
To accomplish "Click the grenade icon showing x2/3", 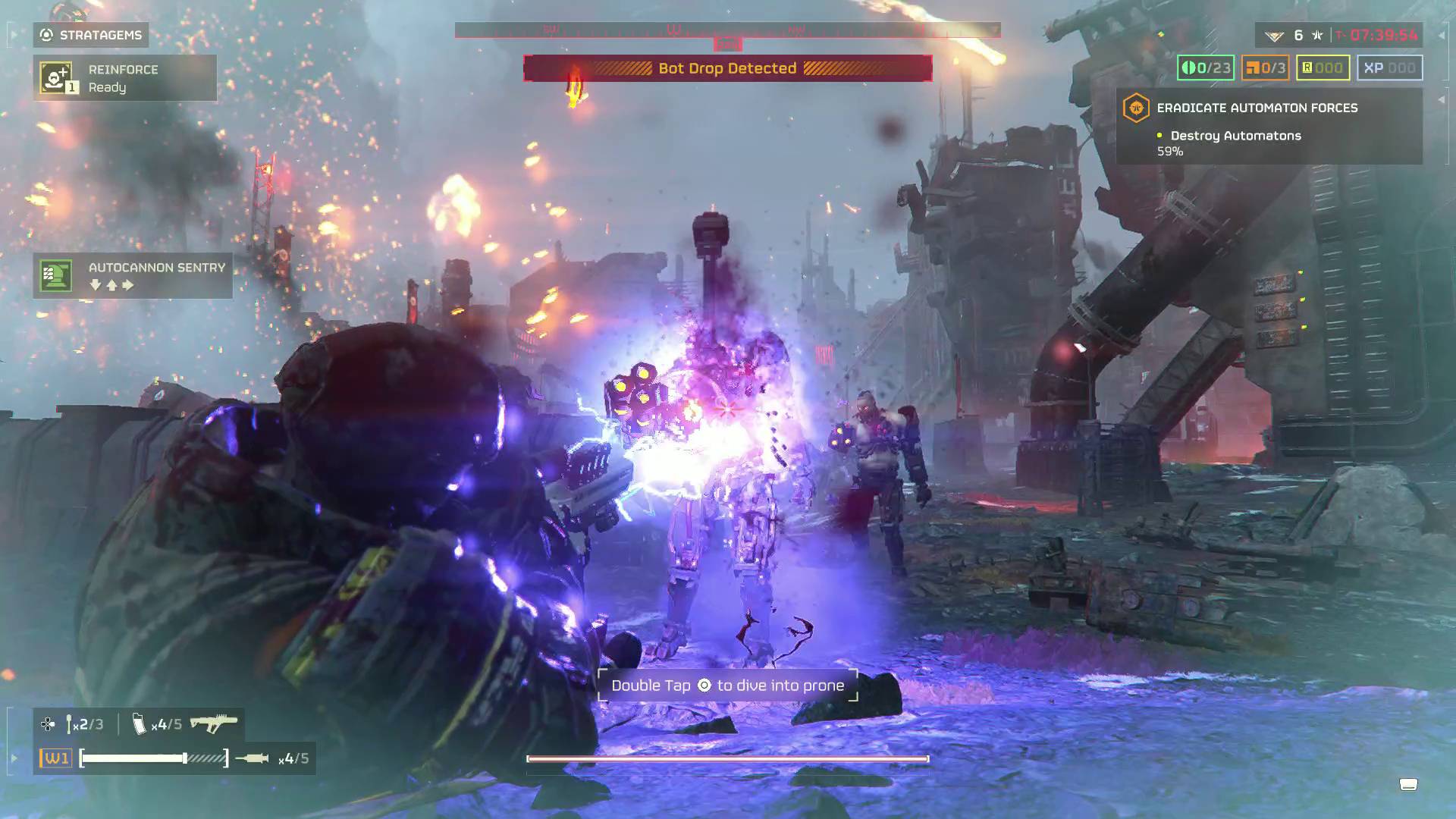I will pos(71,723).
